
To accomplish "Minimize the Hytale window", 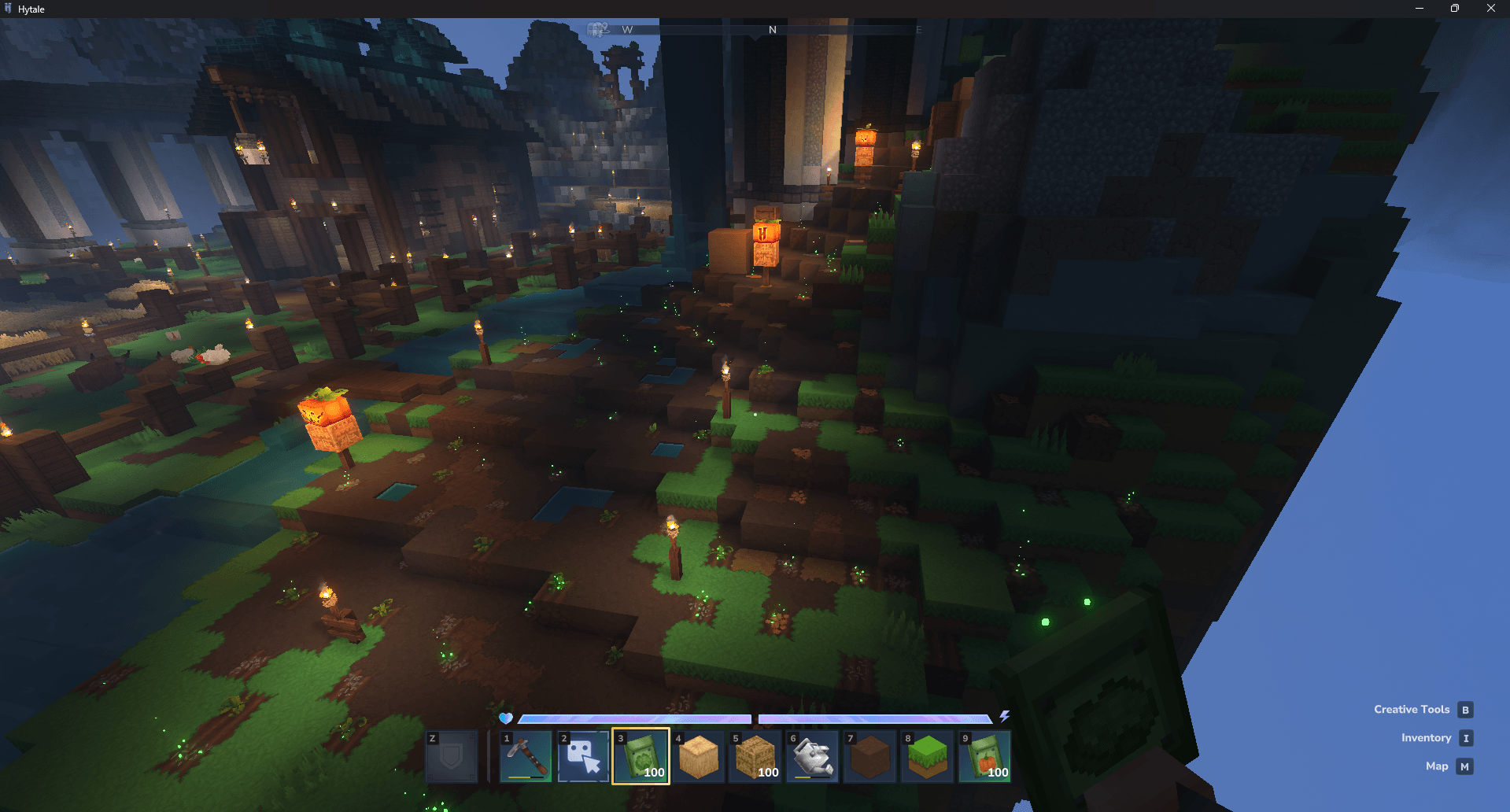I will (x=1420, y=9).
